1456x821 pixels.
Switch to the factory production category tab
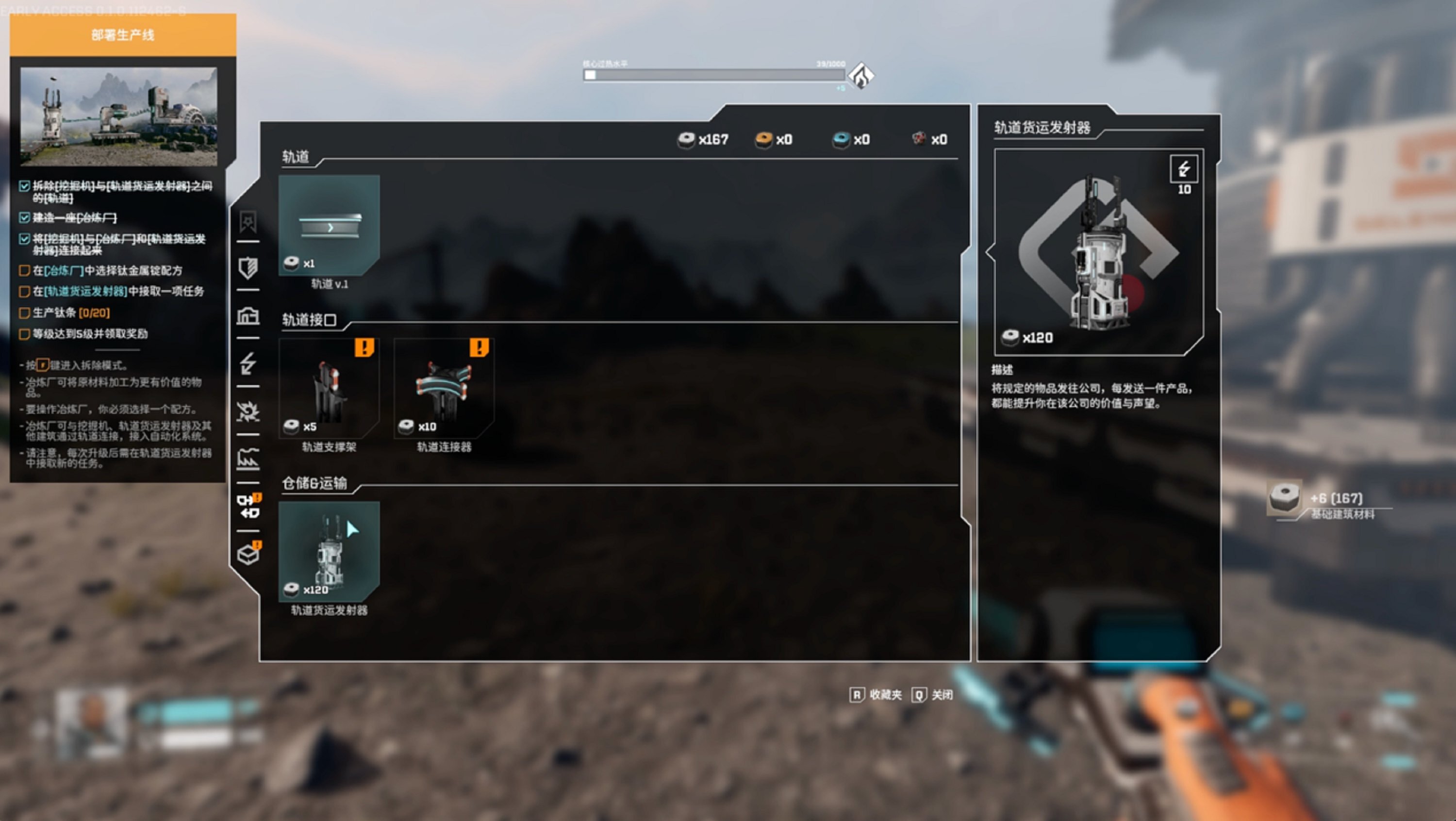[248, 460]
